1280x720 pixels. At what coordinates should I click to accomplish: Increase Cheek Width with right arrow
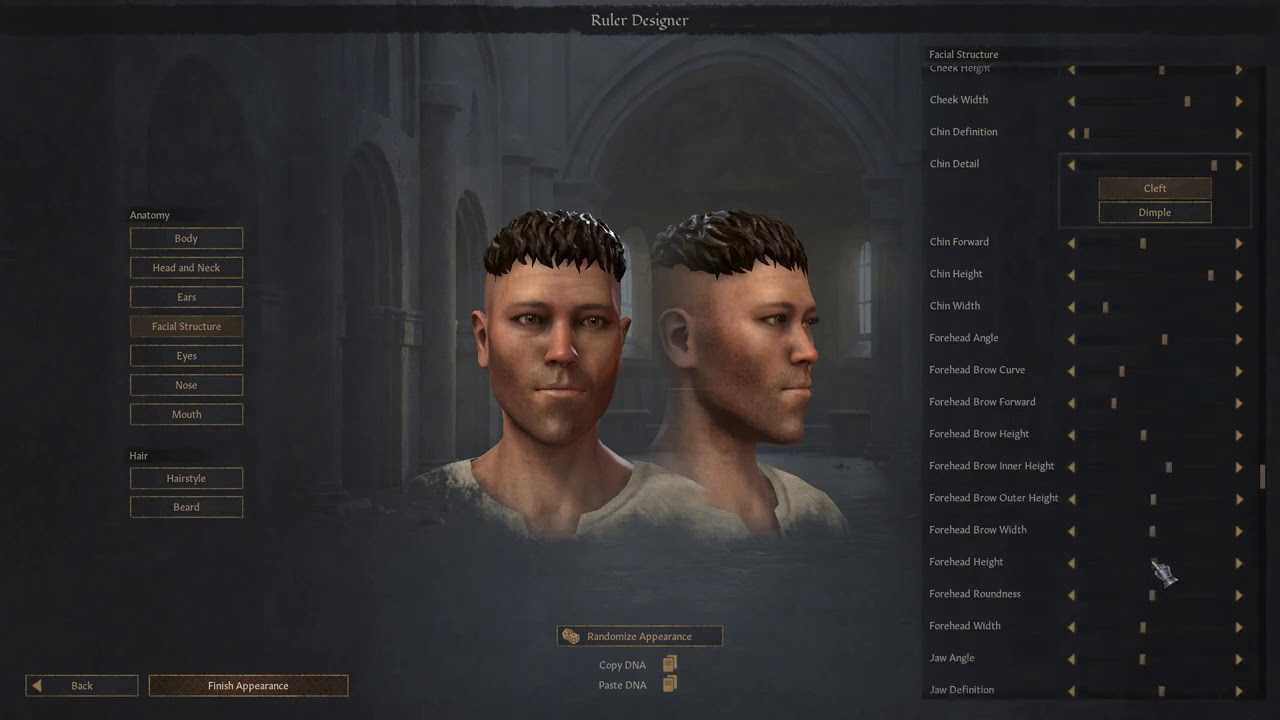point(1239,101)
